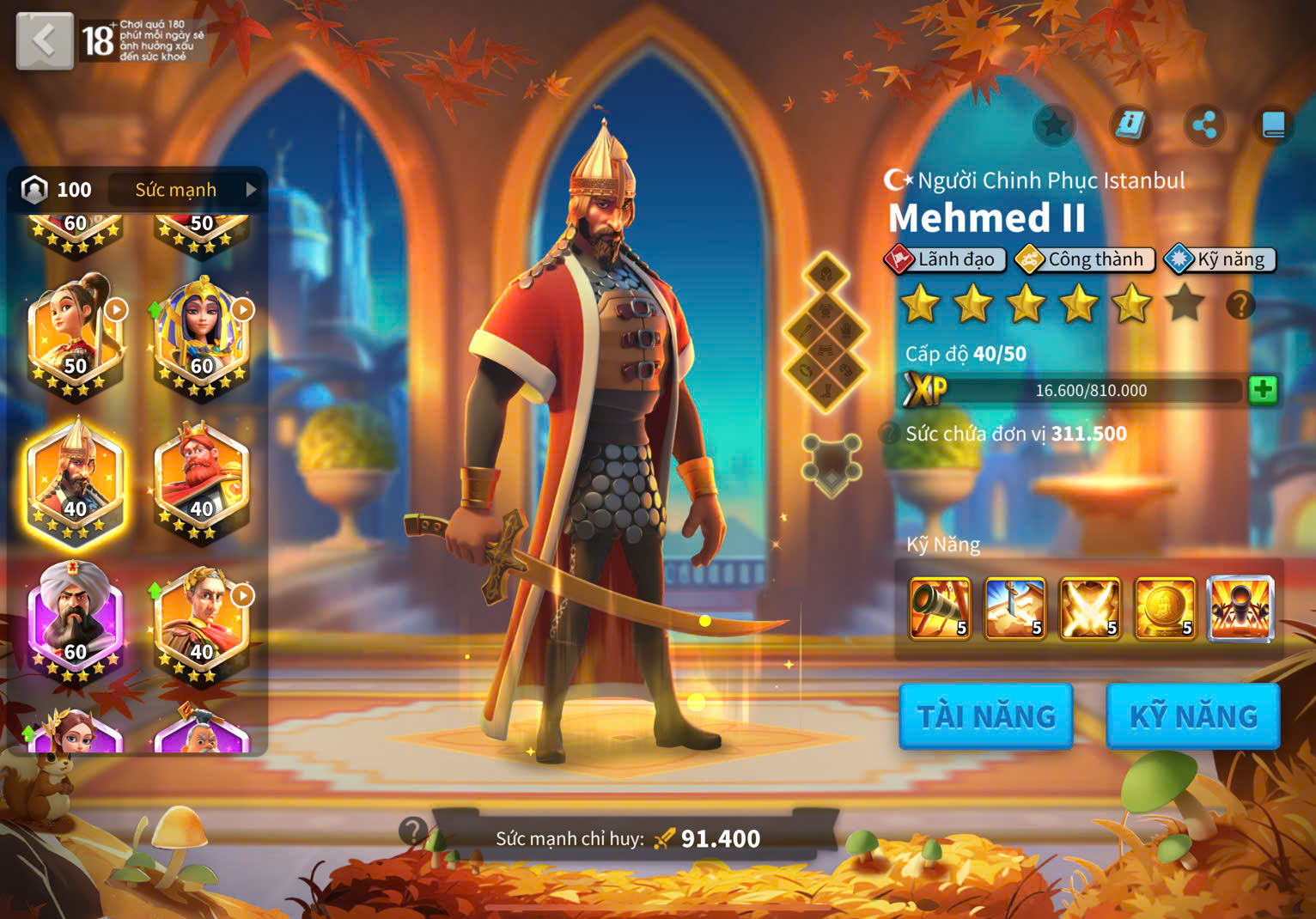Open the Sức mạnh sort dropdown
The image size is (1316, 919).
click(x=187, y=190)
